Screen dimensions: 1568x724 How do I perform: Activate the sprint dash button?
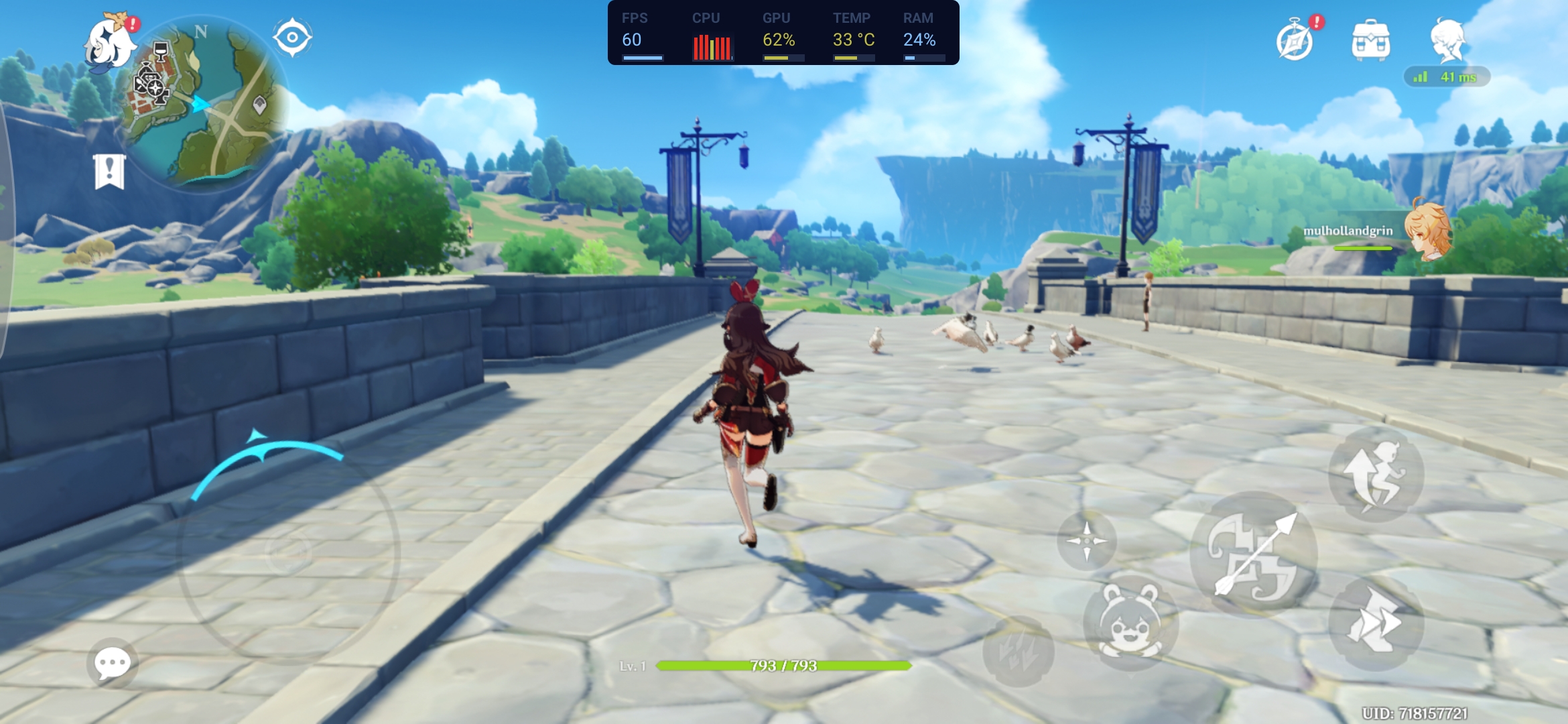point(1376,622)
